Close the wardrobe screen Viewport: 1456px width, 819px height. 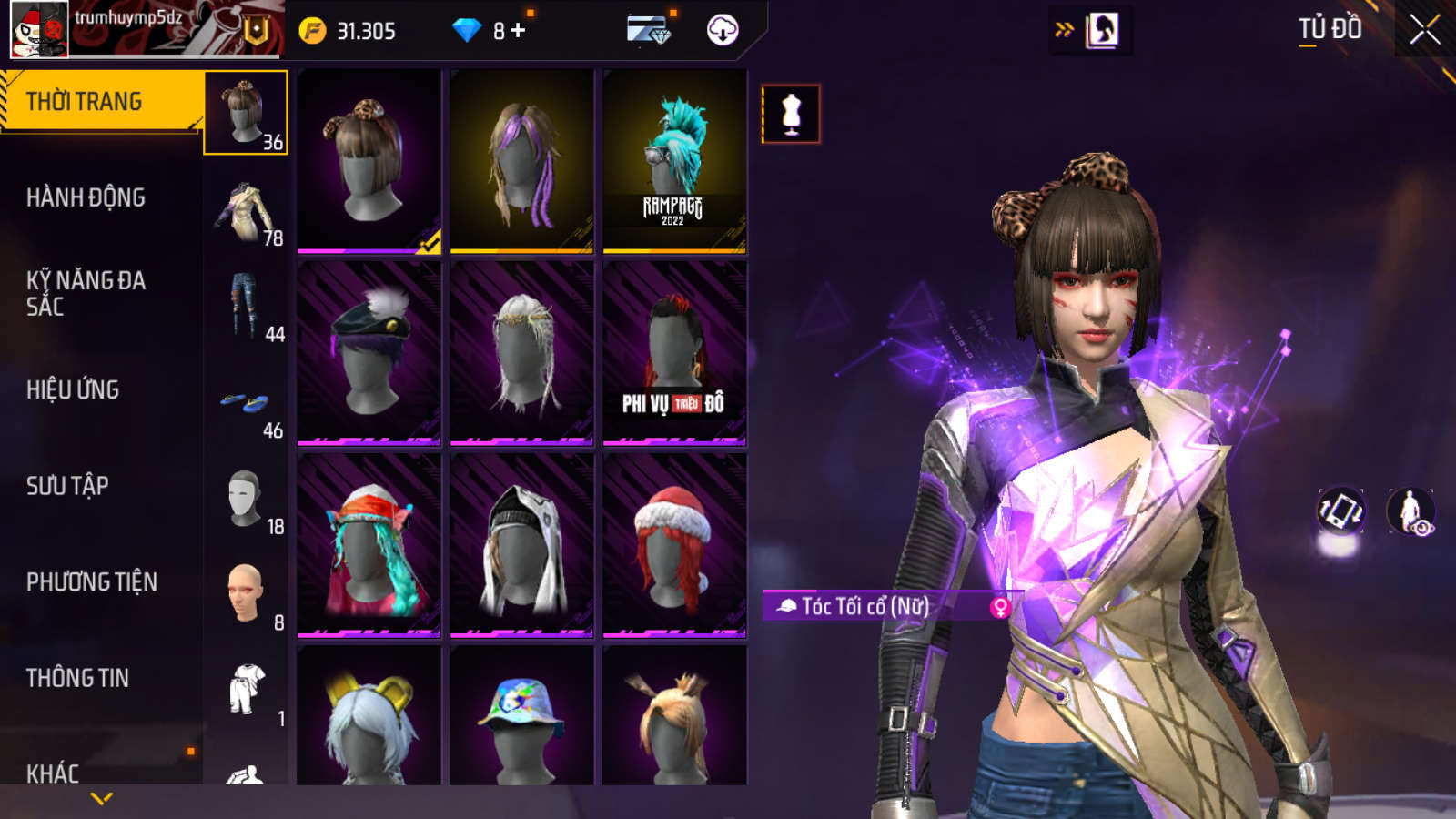tap(1424, 30)
